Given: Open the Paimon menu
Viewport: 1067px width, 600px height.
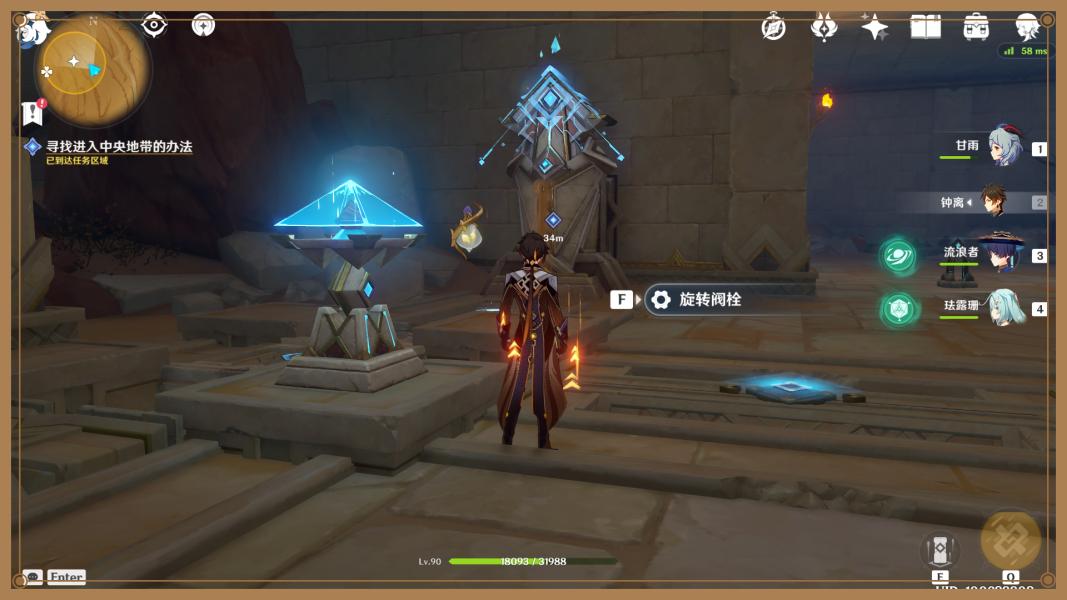Looking at the screenshot, I should click(x=33, y=29).
